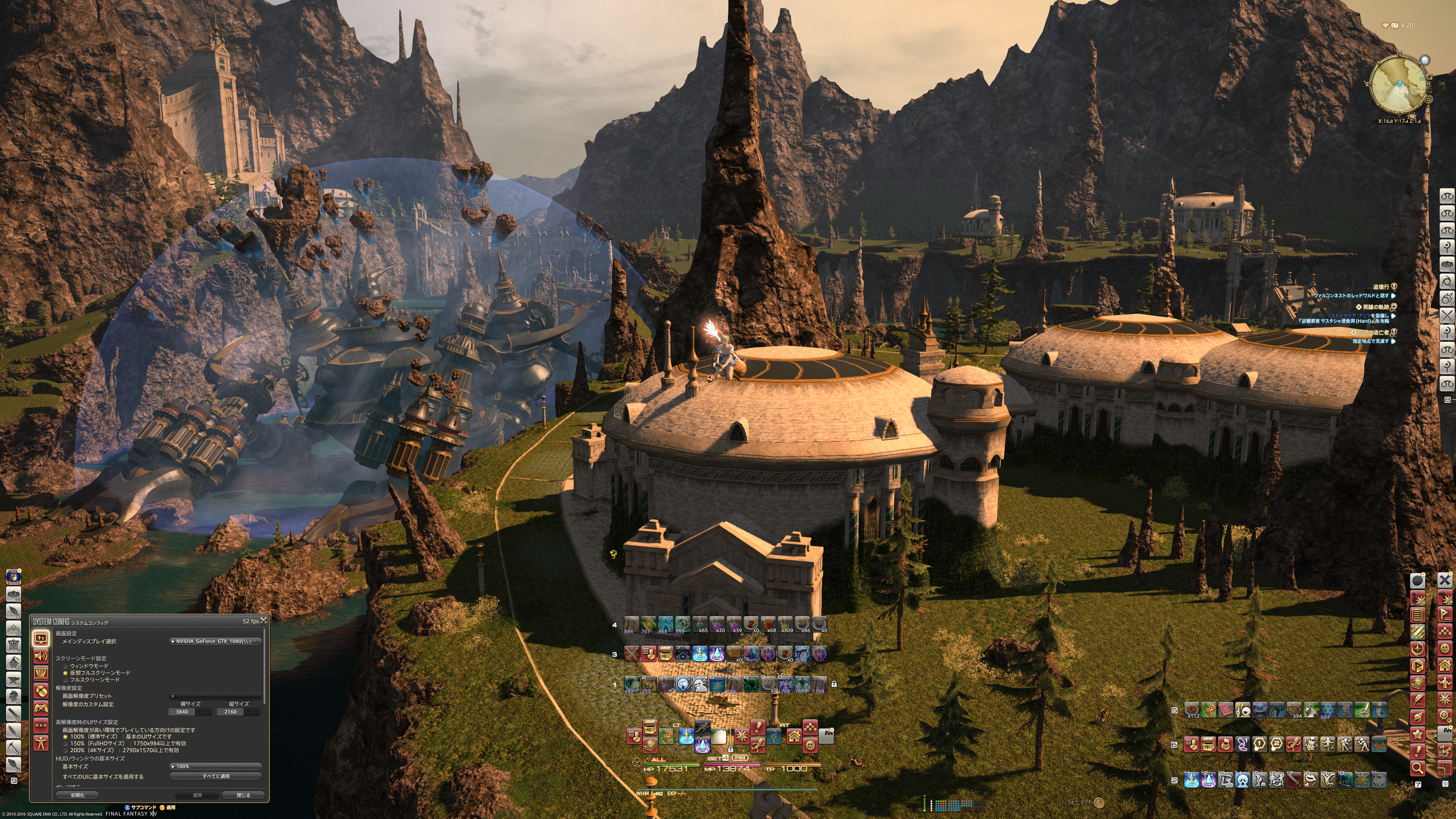Switch to the sound settings tab

pyautogui.click(x=41, y=656)
